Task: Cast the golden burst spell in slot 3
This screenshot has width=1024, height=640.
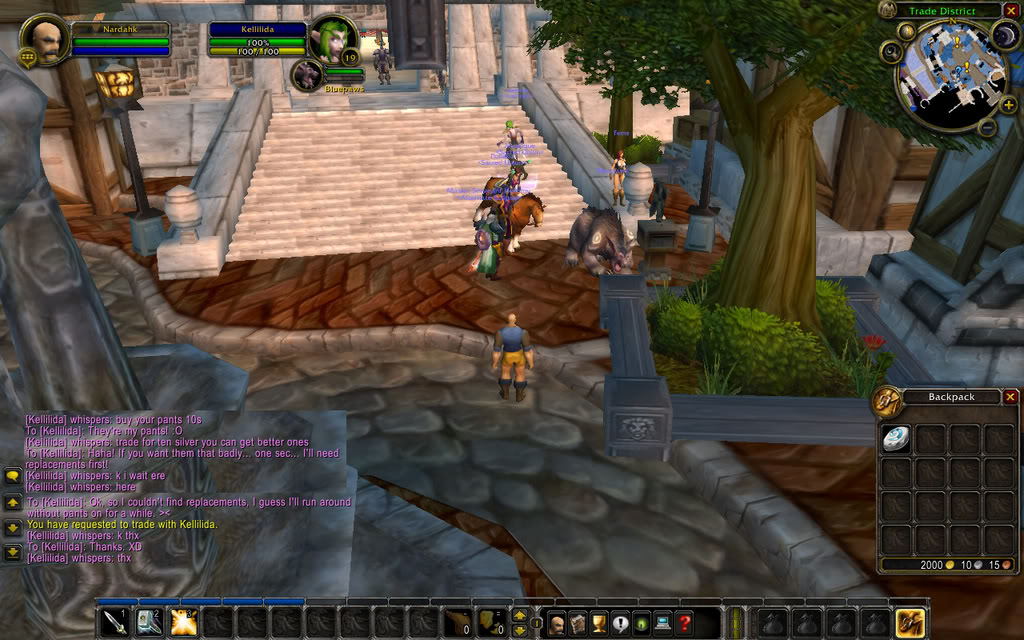Action: click(183, 622)
